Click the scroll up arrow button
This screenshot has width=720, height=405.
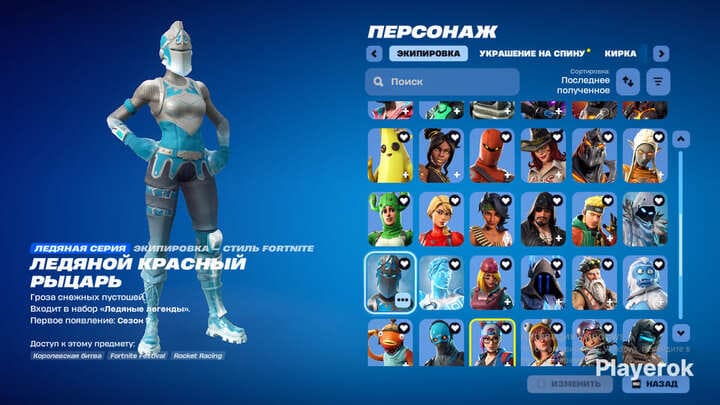click(681, 141)
